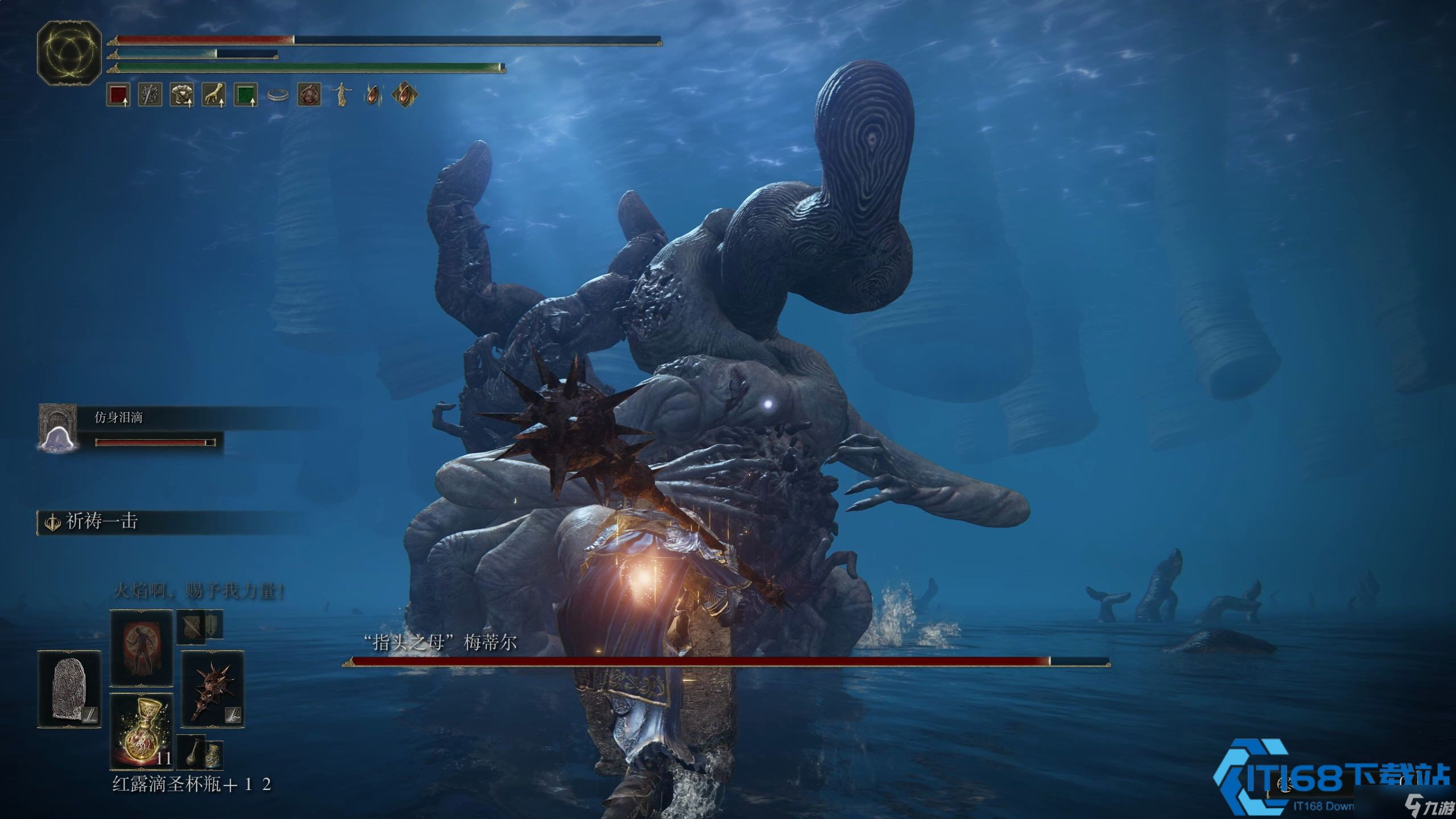Click the diamond-framed teardrop buff icon

click(404, 95)
